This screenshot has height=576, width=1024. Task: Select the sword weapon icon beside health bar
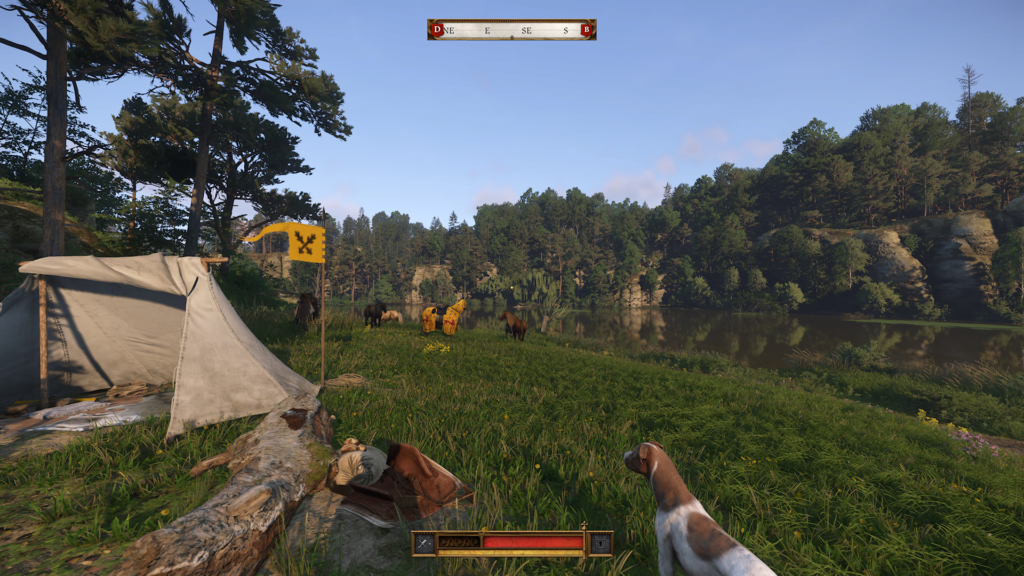(x=425, y=543)
